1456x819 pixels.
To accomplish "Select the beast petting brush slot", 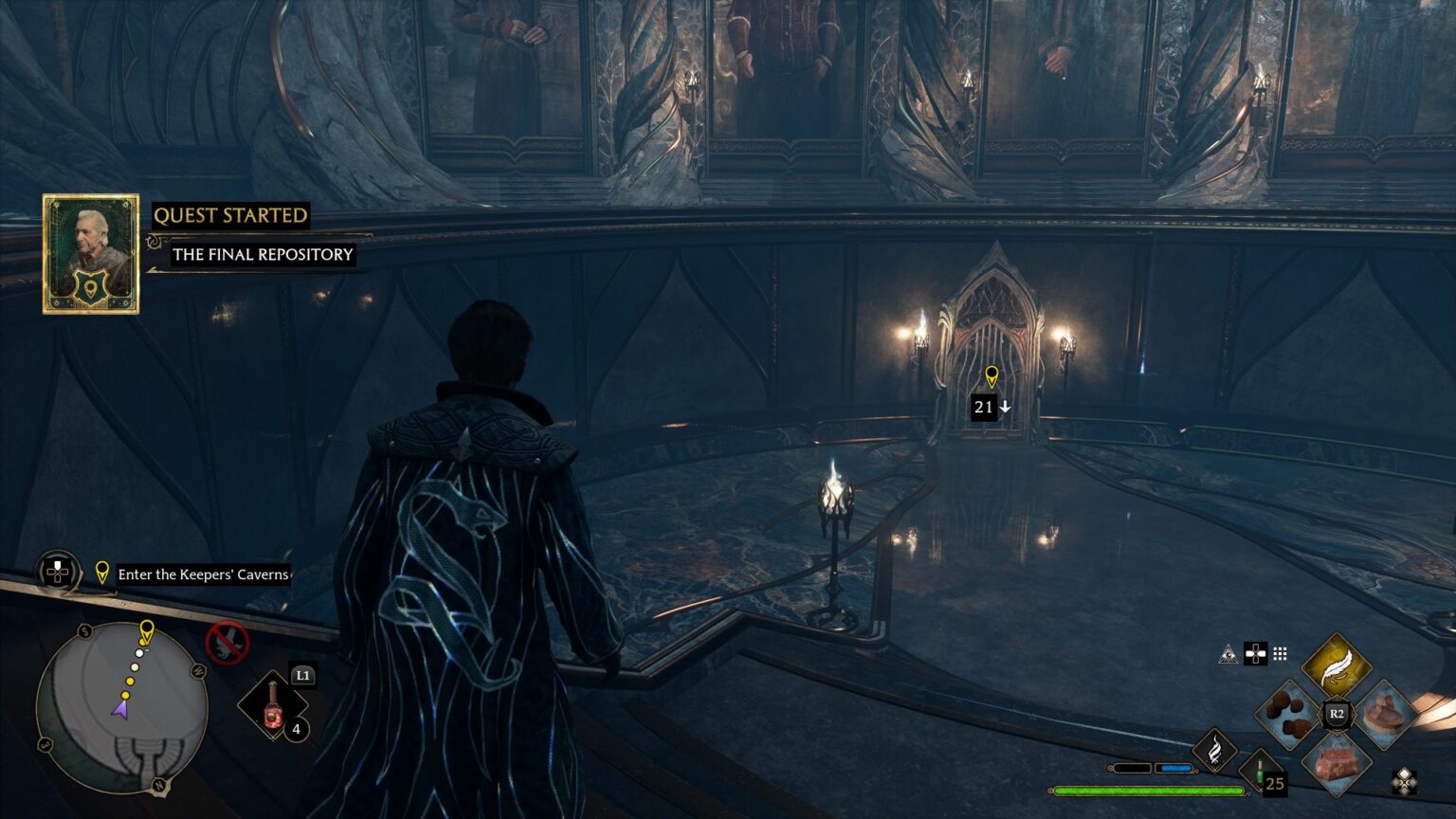I will [x=1384, y=714].
